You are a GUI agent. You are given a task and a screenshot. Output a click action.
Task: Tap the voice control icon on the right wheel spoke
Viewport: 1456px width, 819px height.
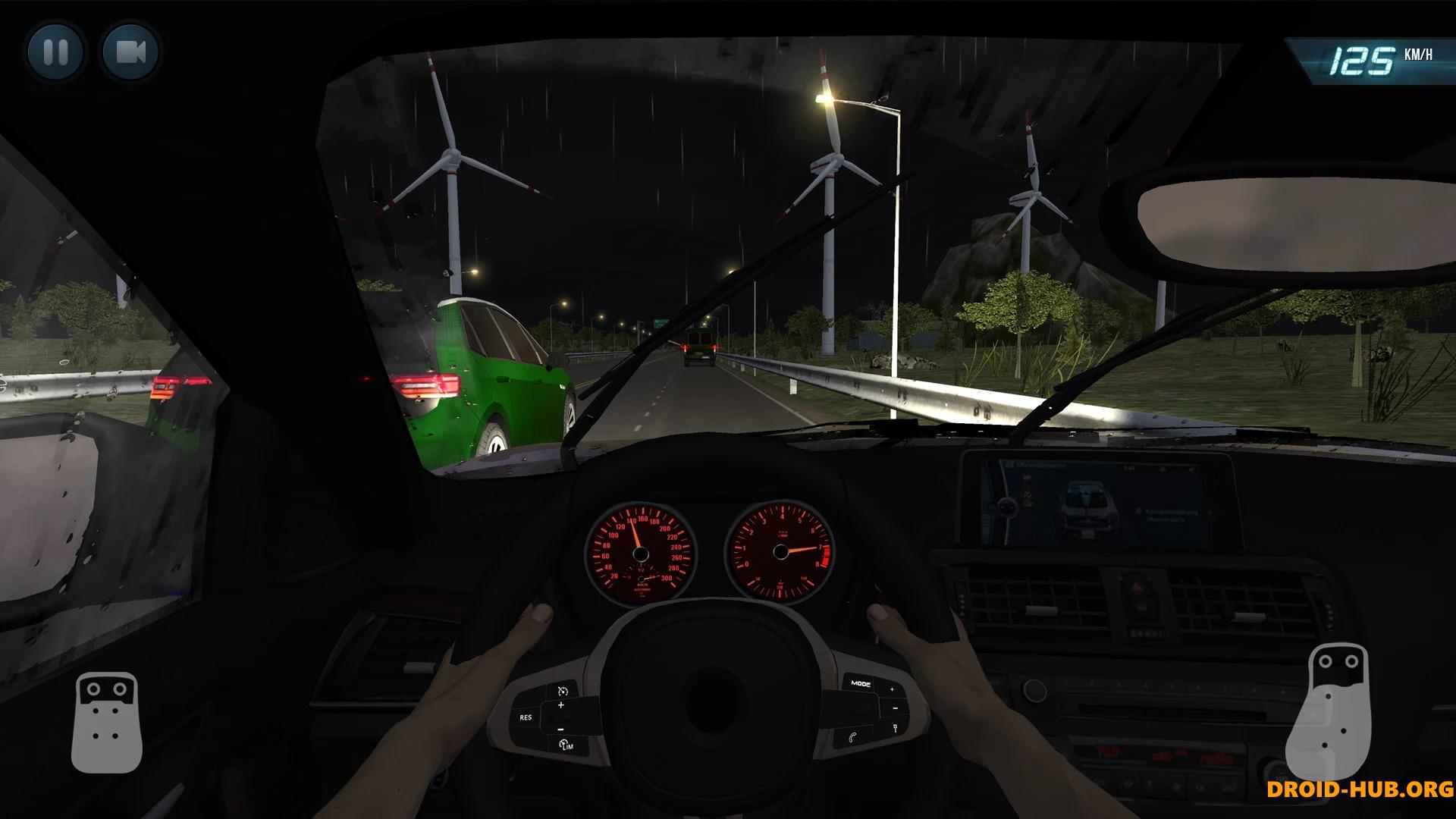click(x=896, y=728)
